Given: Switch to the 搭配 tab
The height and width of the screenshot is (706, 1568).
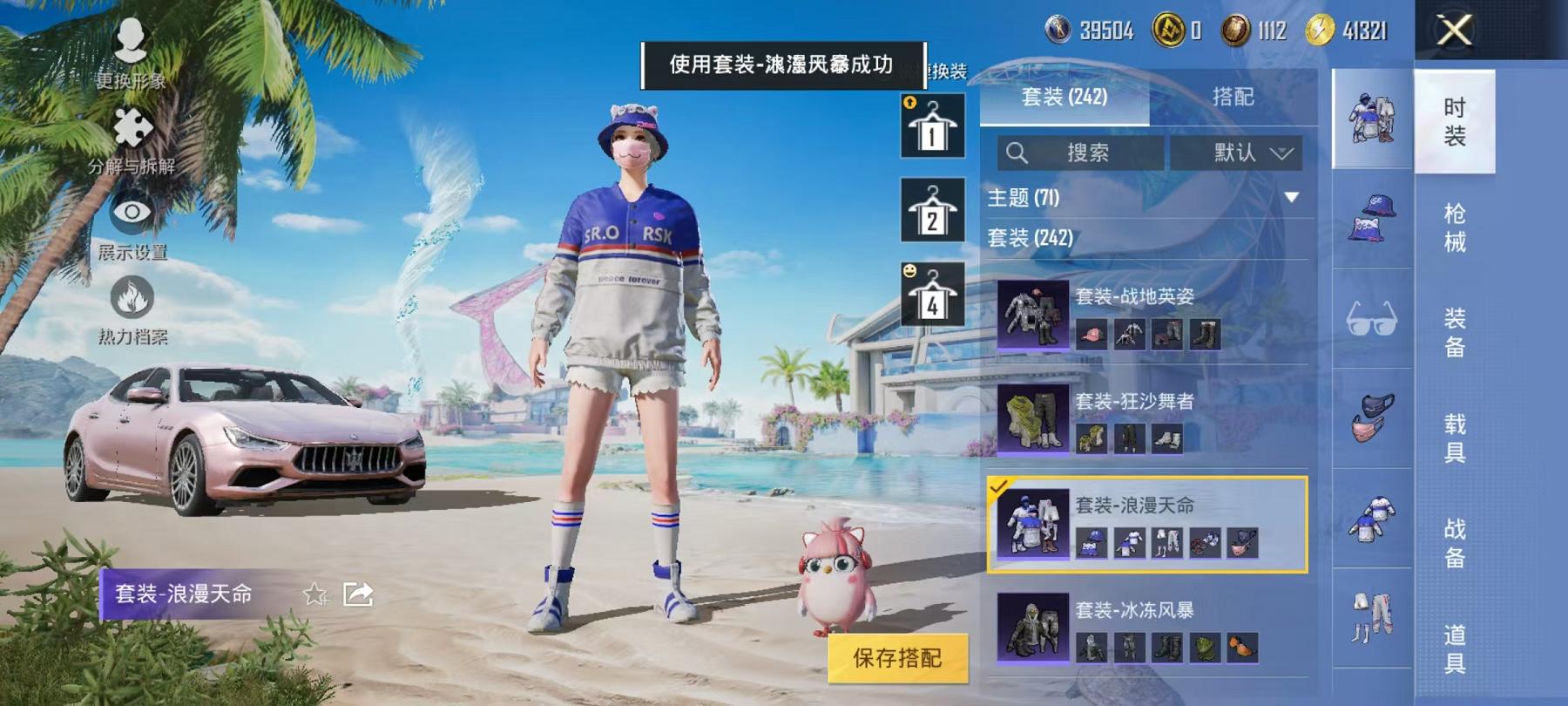Looking at the screenshot, I should 1233,98.
